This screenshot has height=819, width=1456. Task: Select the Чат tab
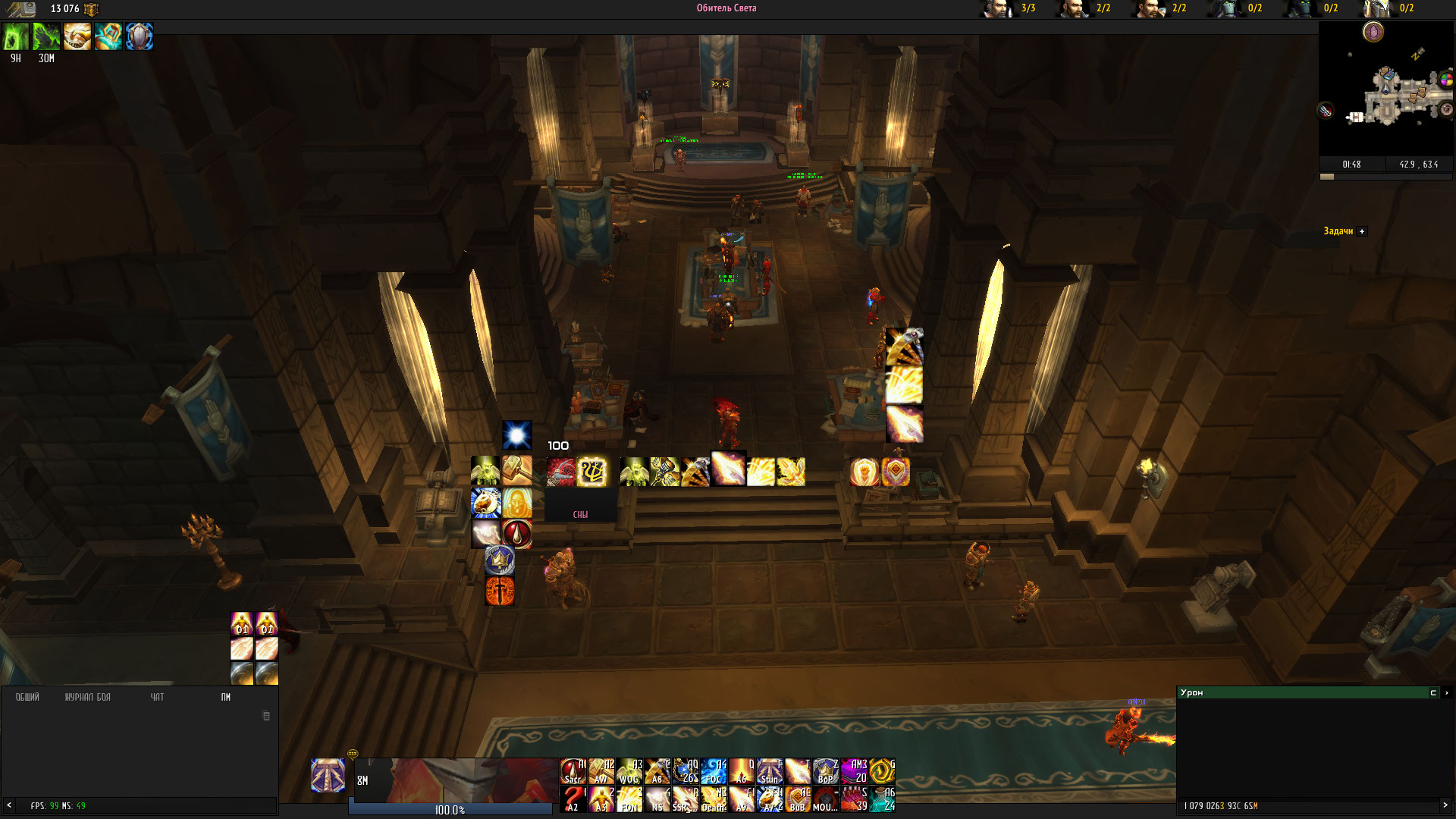[x=157, y=697]
